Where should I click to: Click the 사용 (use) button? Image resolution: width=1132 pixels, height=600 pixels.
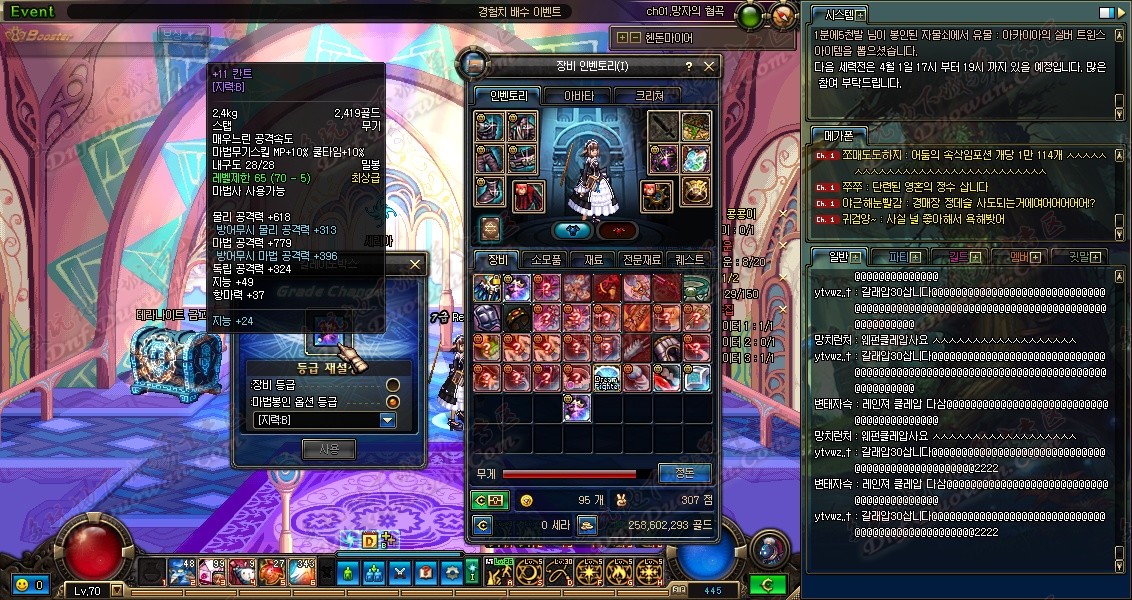click(x=329, y=449)
